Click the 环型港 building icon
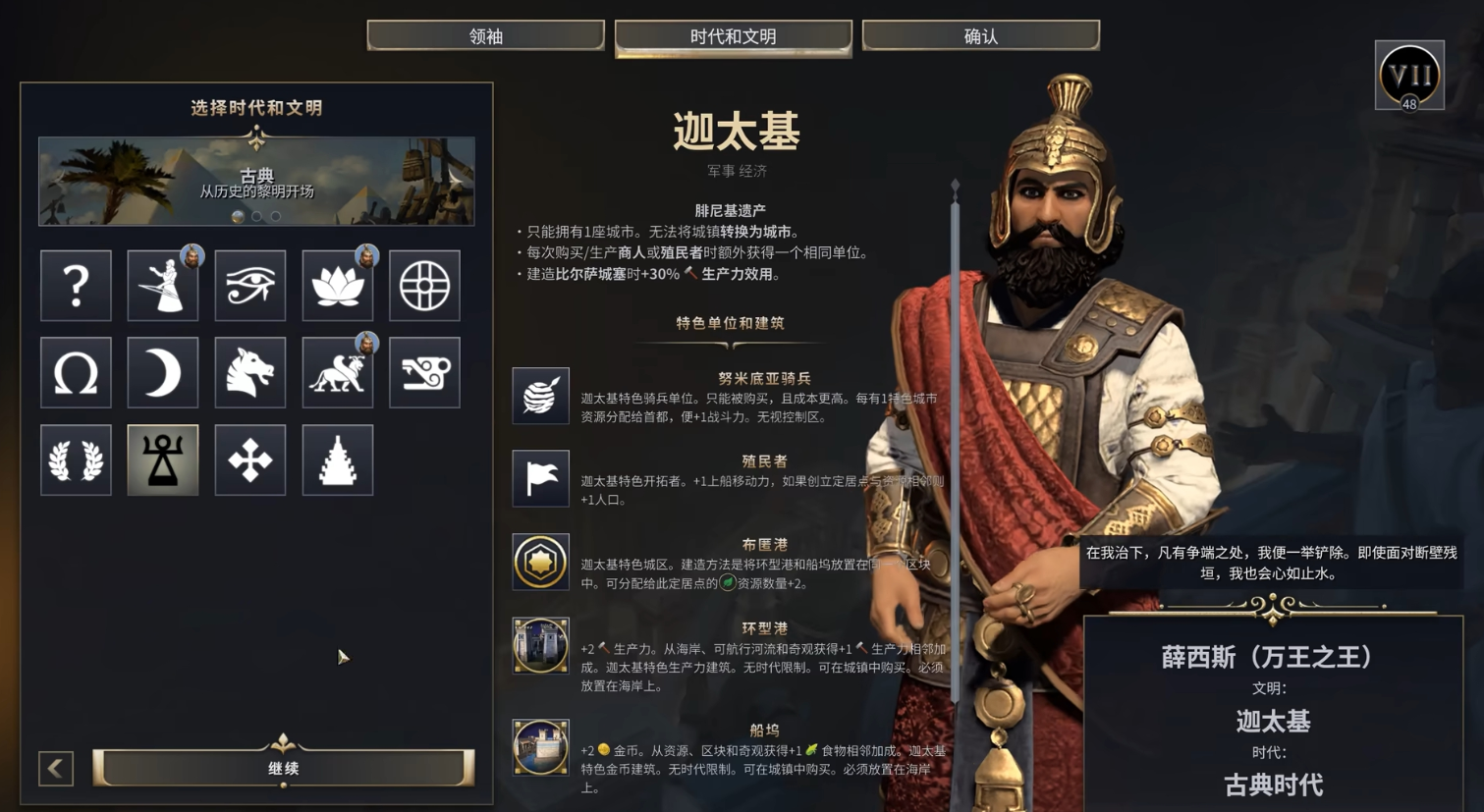 click(x=540, y=646)
